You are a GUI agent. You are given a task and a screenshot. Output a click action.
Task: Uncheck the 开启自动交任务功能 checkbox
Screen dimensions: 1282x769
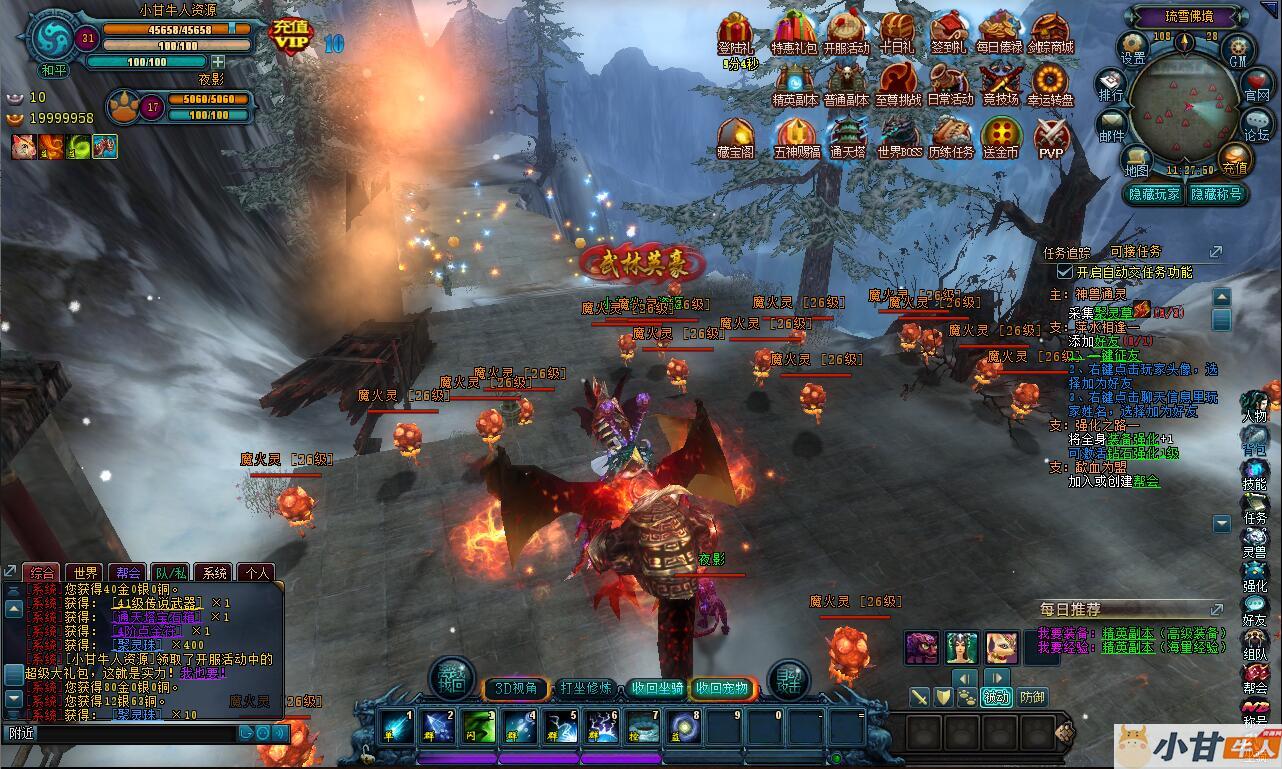[x=1065, y=272]
